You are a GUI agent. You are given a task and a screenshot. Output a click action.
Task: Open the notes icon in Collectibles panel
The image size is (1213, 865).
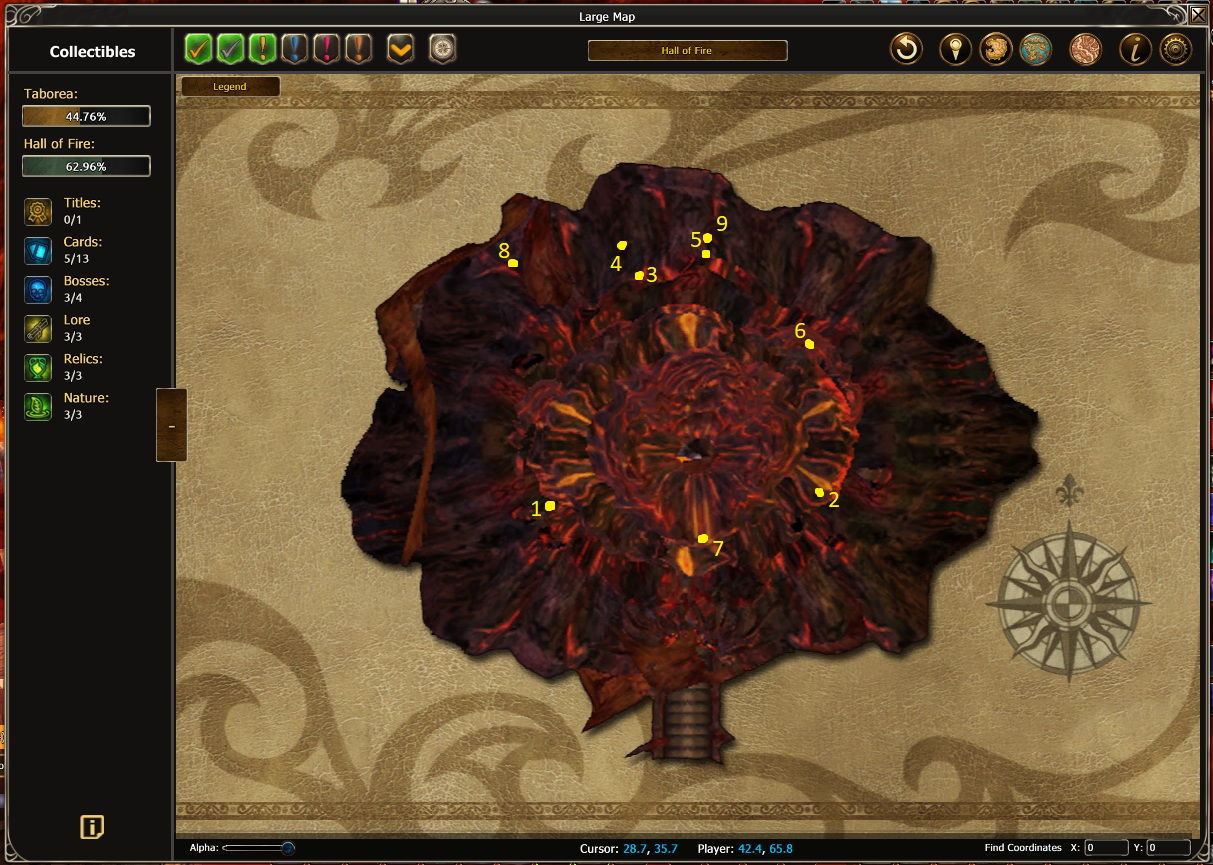tap(92, 827)
